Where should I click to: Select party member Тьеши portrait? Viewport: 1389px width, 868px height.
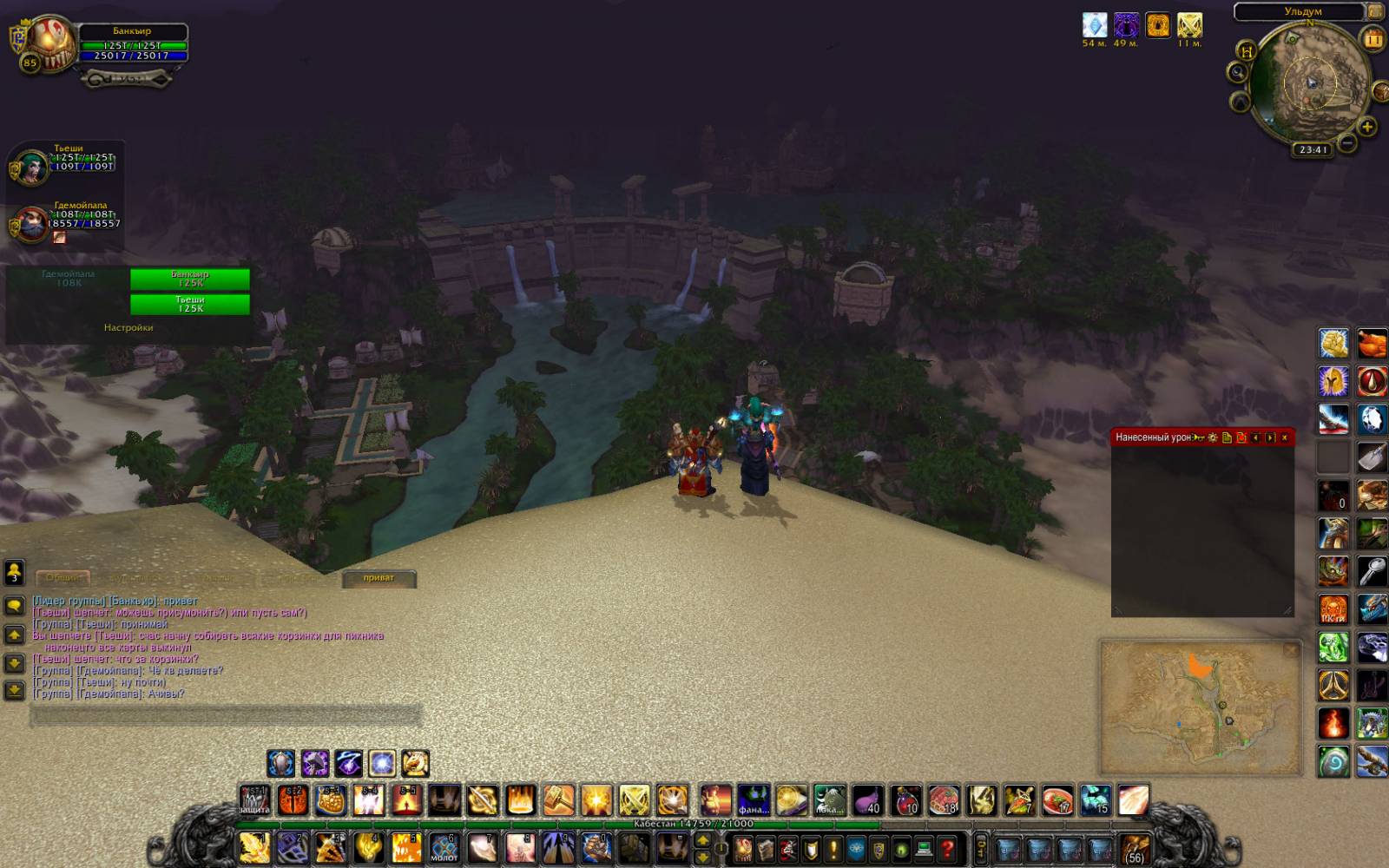(31, 167)
